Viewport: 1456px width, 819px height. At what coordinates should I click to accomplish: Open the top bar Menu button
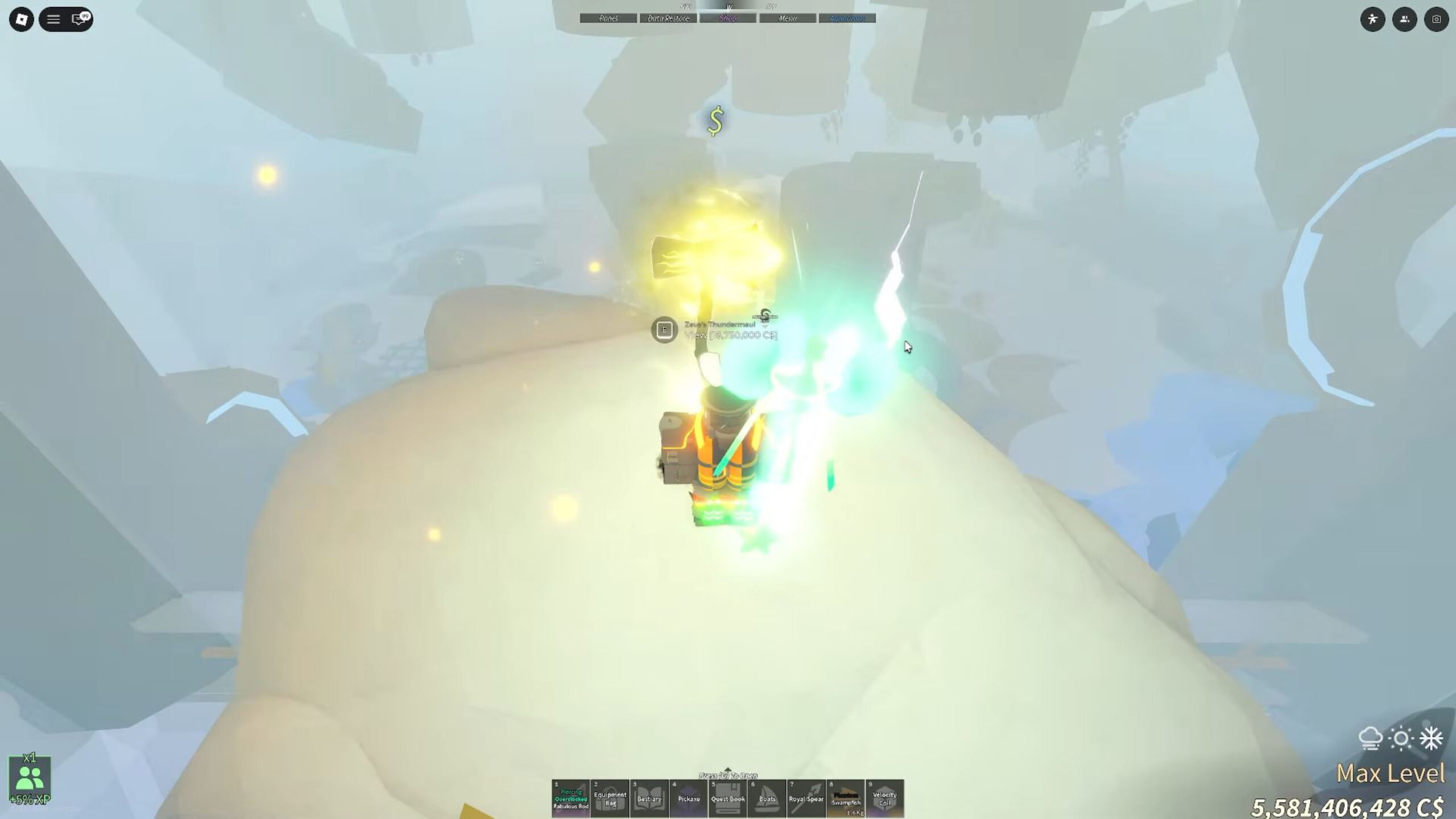(x=788, y=18)
